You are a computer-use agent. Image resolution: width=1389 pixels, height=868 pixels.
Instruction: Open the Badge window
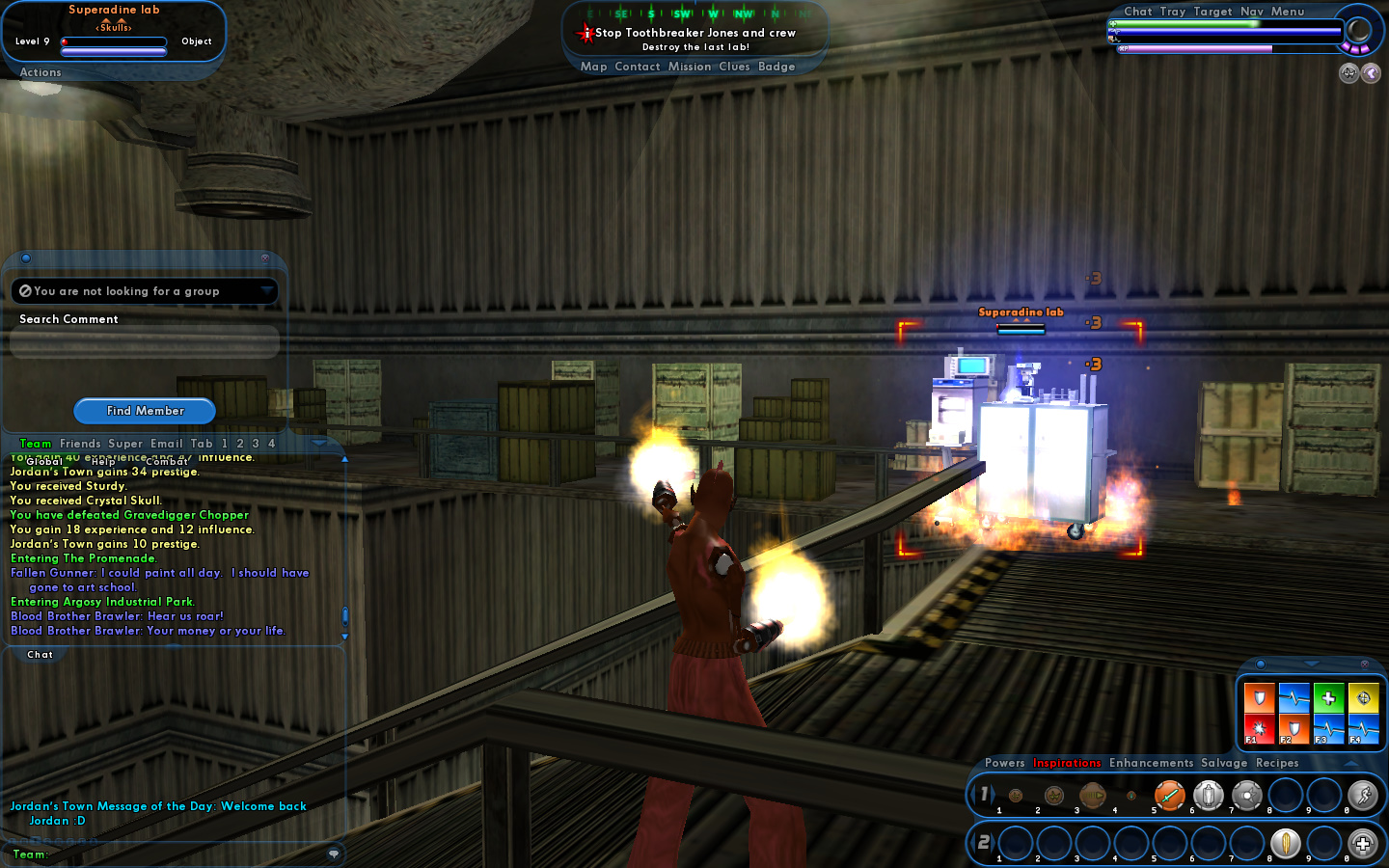click(776, 67)
